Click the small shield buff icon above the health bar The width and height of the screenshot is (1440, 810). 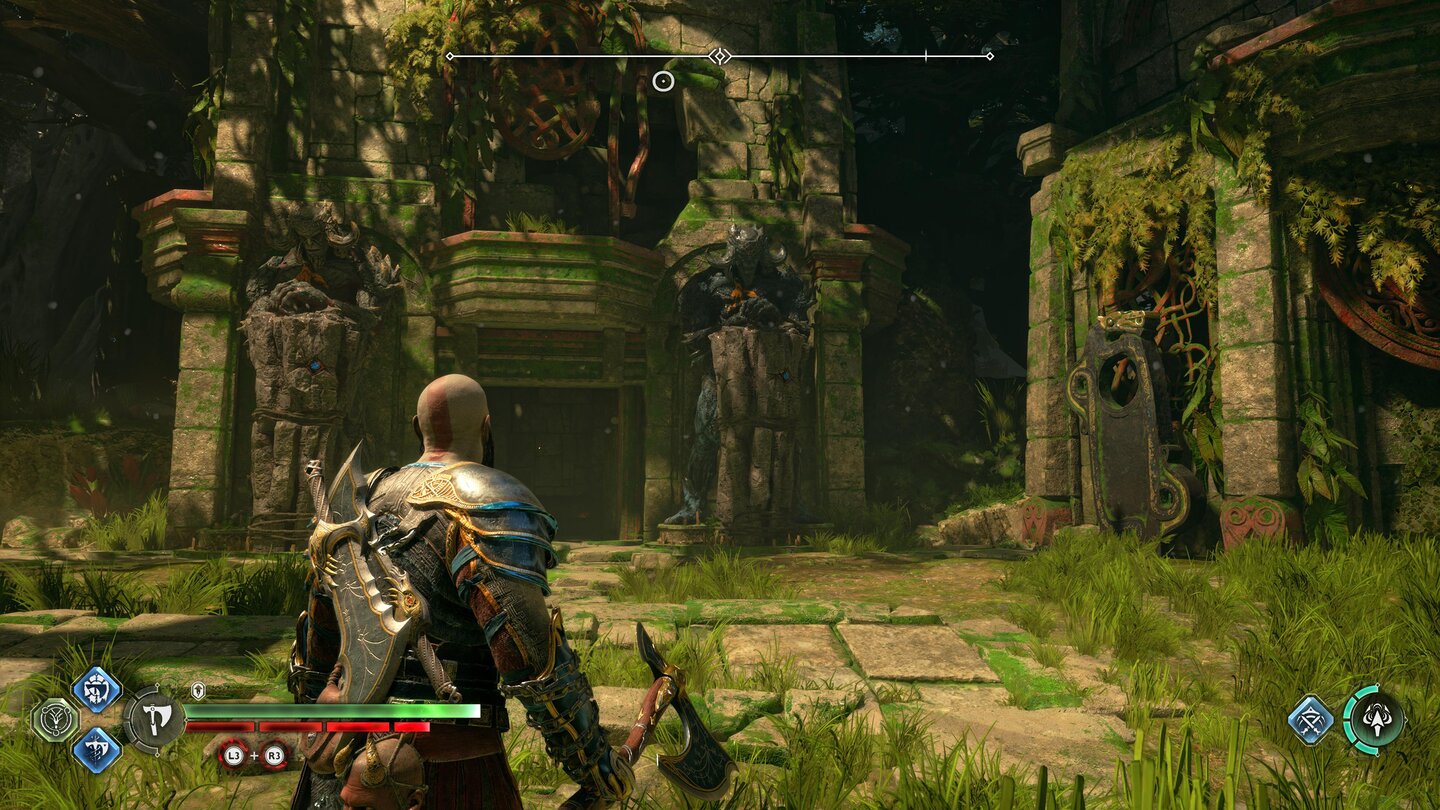click(198, 692)
